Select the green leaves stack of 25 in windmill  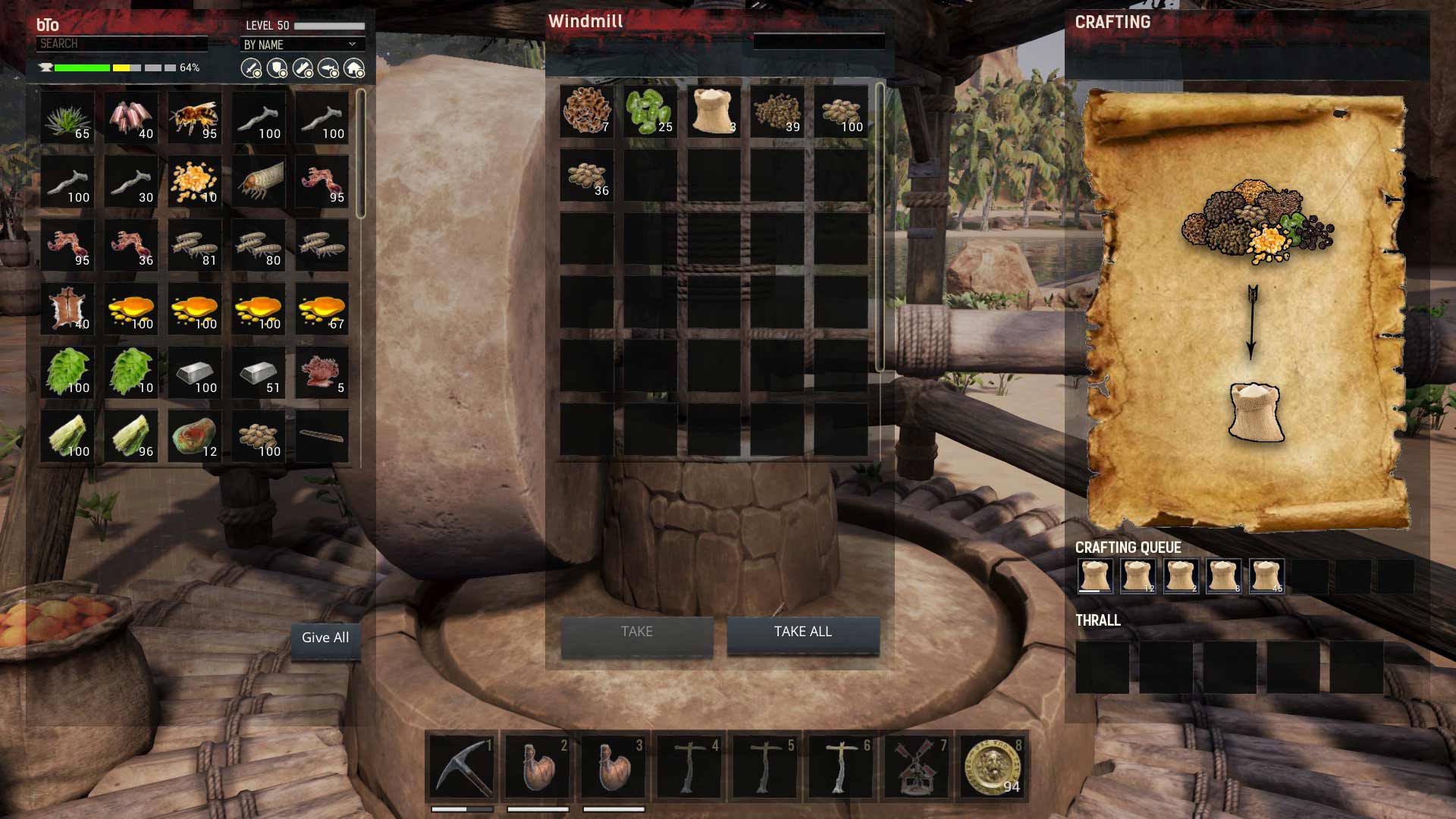tap(650, 111)
